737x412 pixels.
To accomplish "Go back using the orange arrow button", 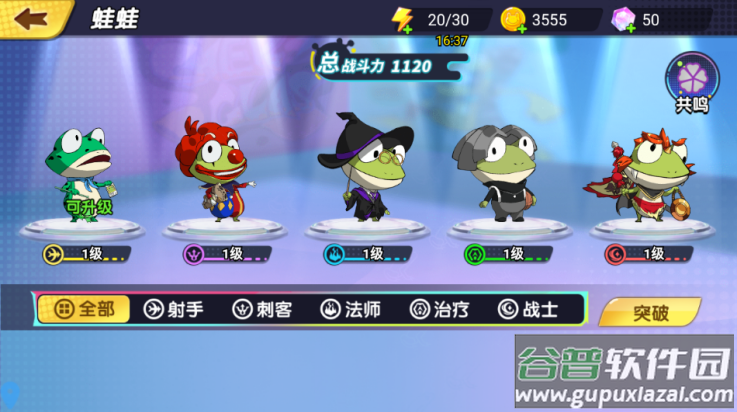I will (31, 17).
